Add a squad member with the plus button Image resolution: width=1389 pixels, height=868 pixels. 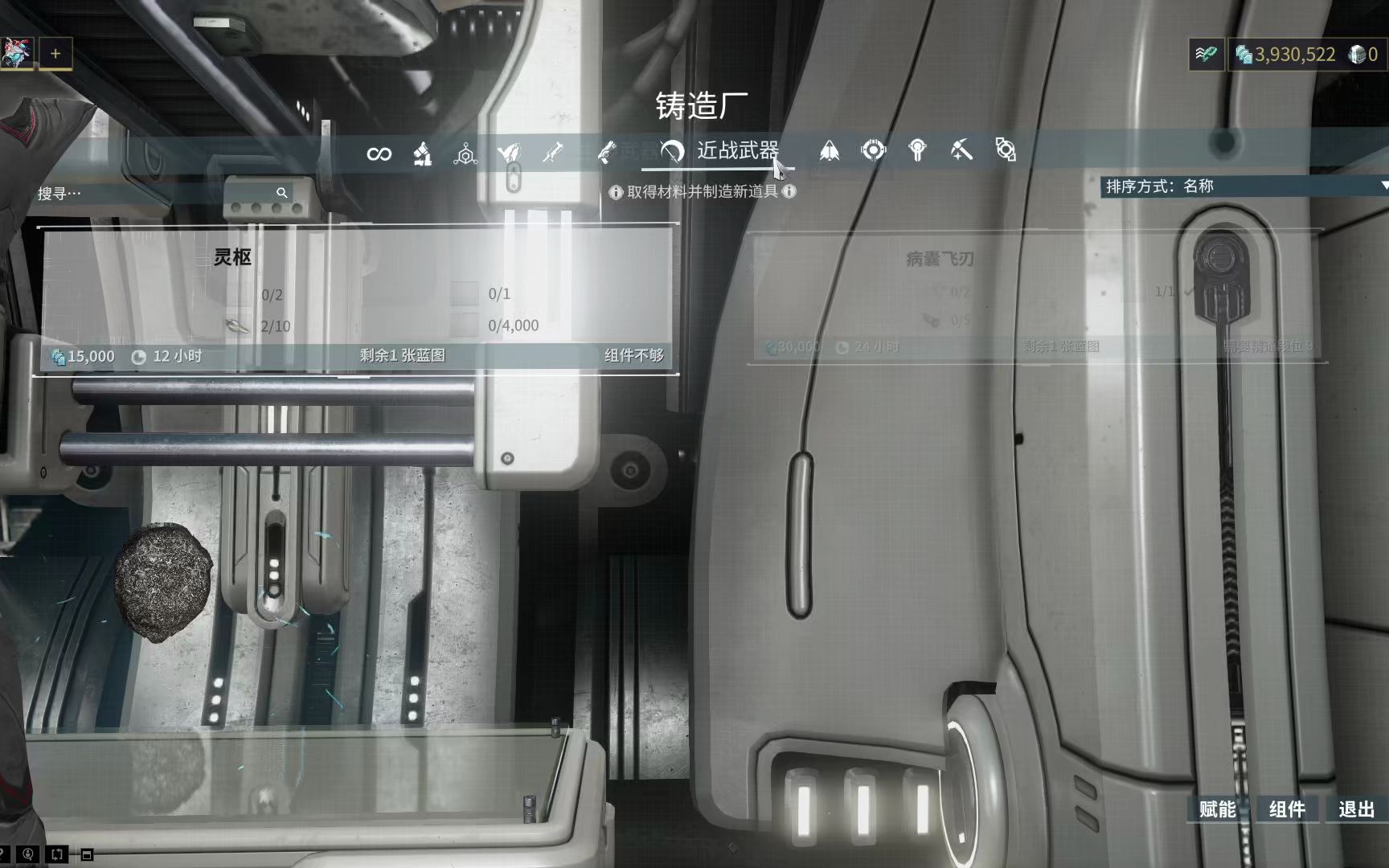pyautogui.click(x=55, y=54)
